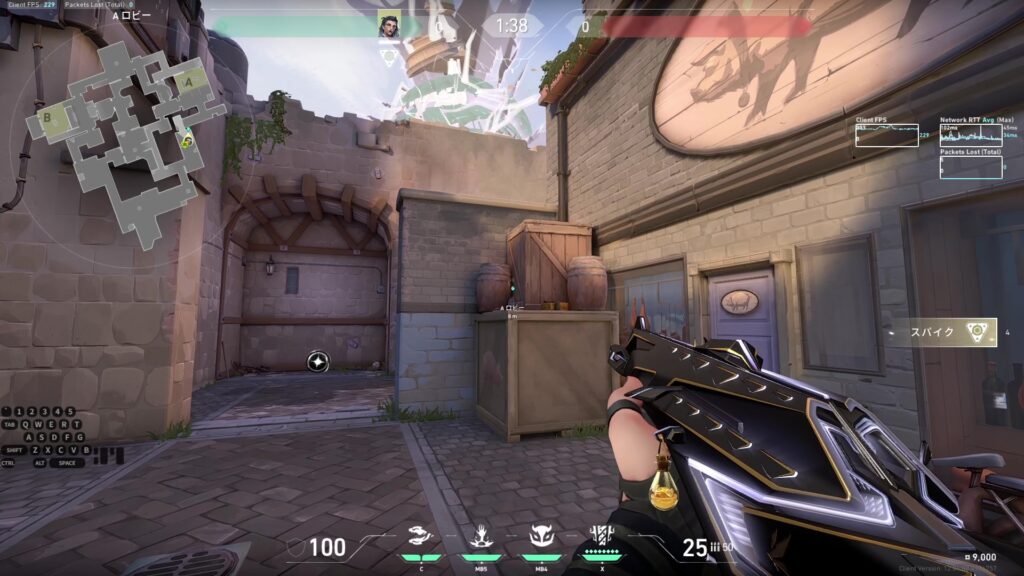Click the Network RTT graph overlay
The width and height of the screenshot is (1024, 576).
971,134
